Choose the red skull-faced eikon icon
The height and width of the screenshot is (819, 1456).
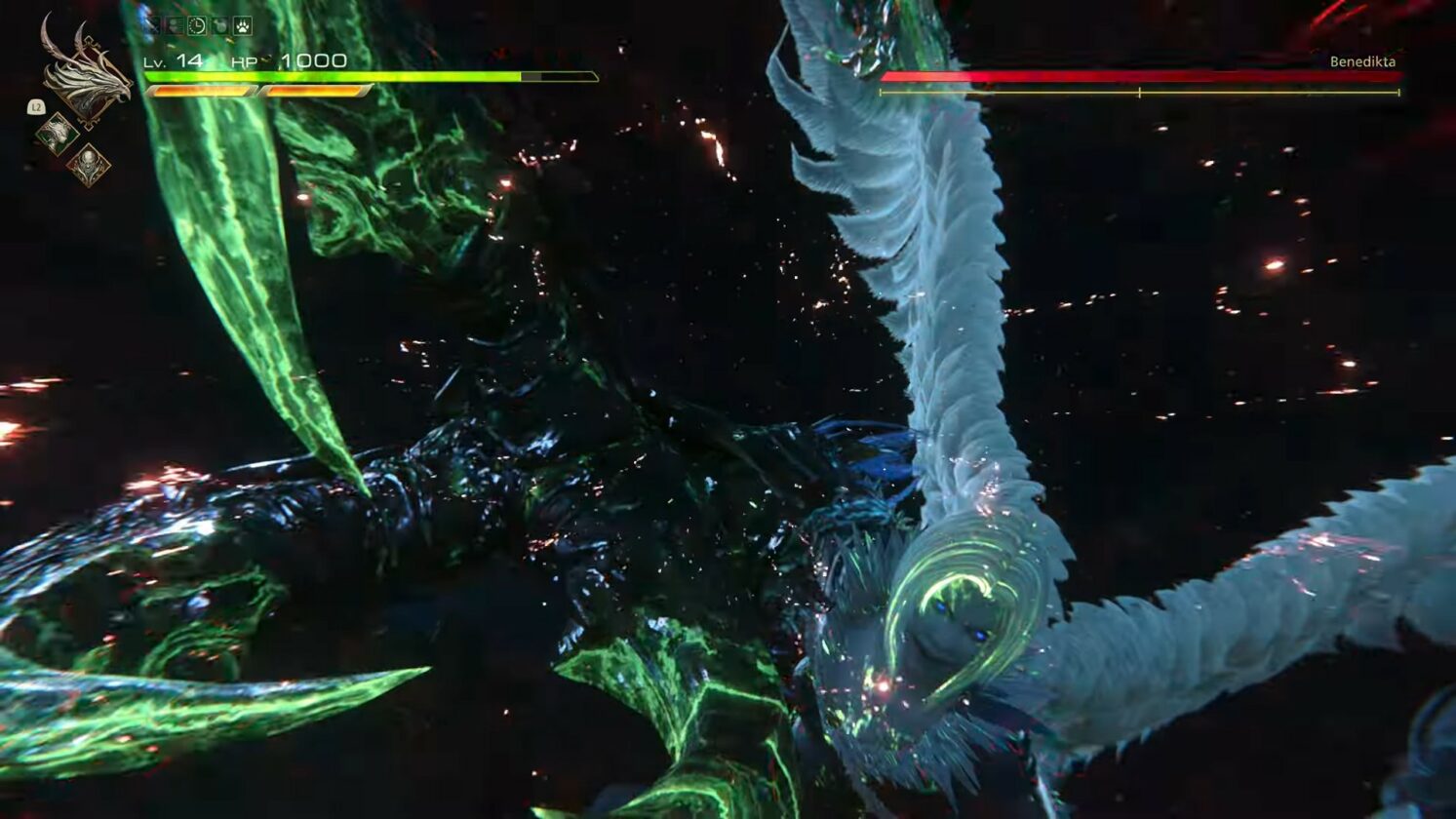click(x=88, y=164)
